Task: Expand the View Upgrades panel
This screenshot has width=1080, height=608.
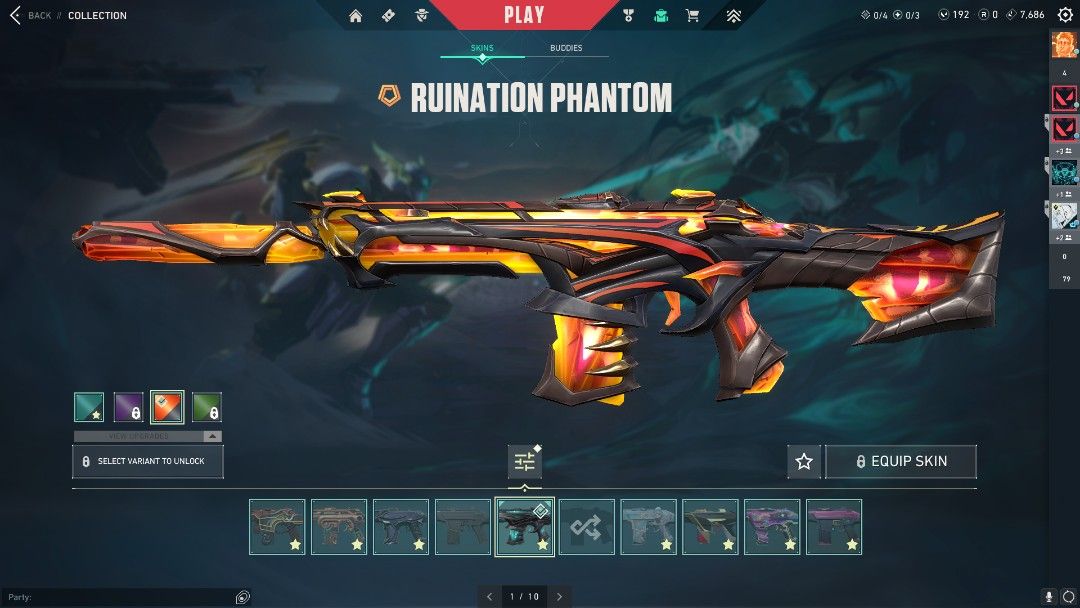Action: point(148,436)
